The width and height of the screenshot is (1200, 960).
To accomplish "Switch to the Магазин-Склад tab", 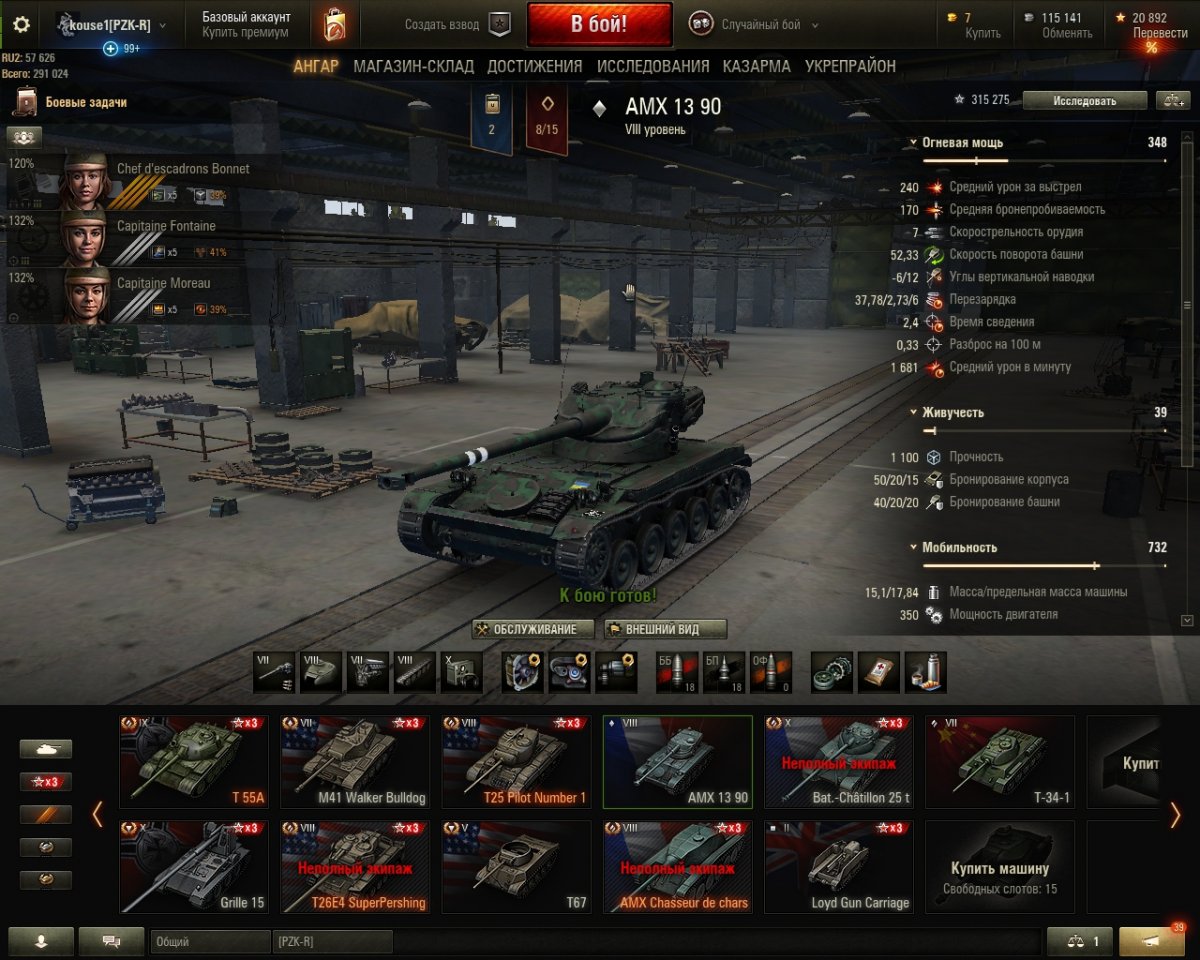I will pos(413,66).
